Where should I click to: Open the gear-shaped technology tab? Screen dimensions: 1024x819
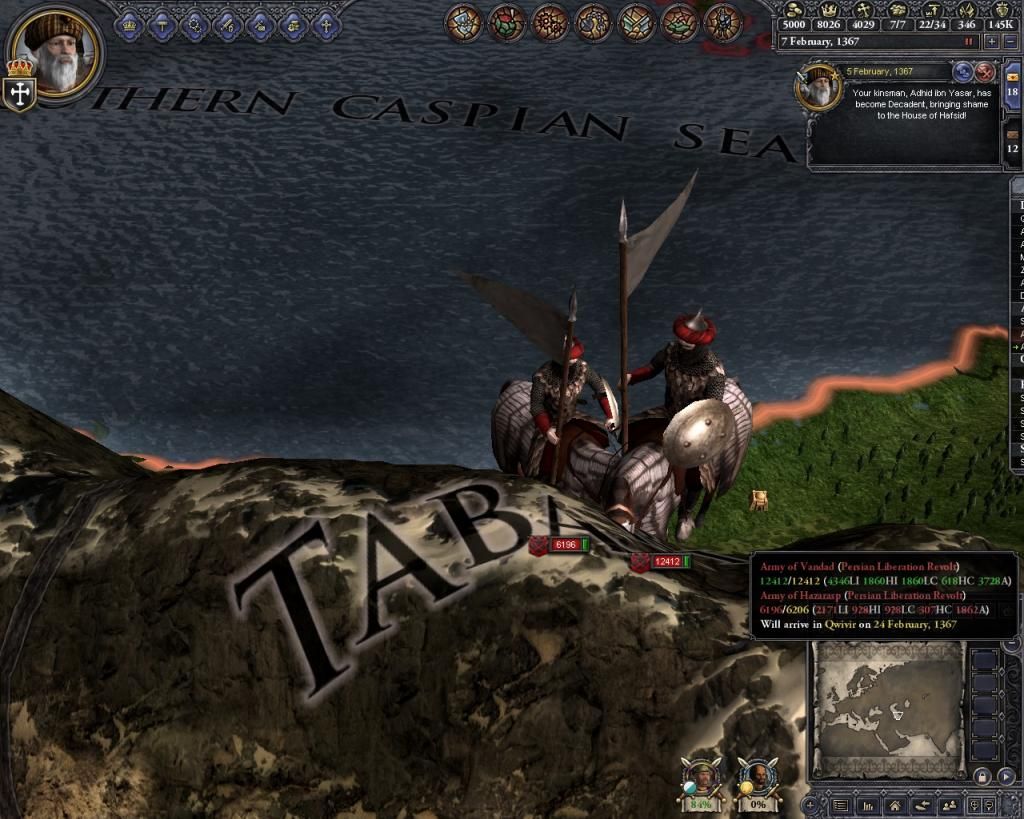[x=195, y=25]
